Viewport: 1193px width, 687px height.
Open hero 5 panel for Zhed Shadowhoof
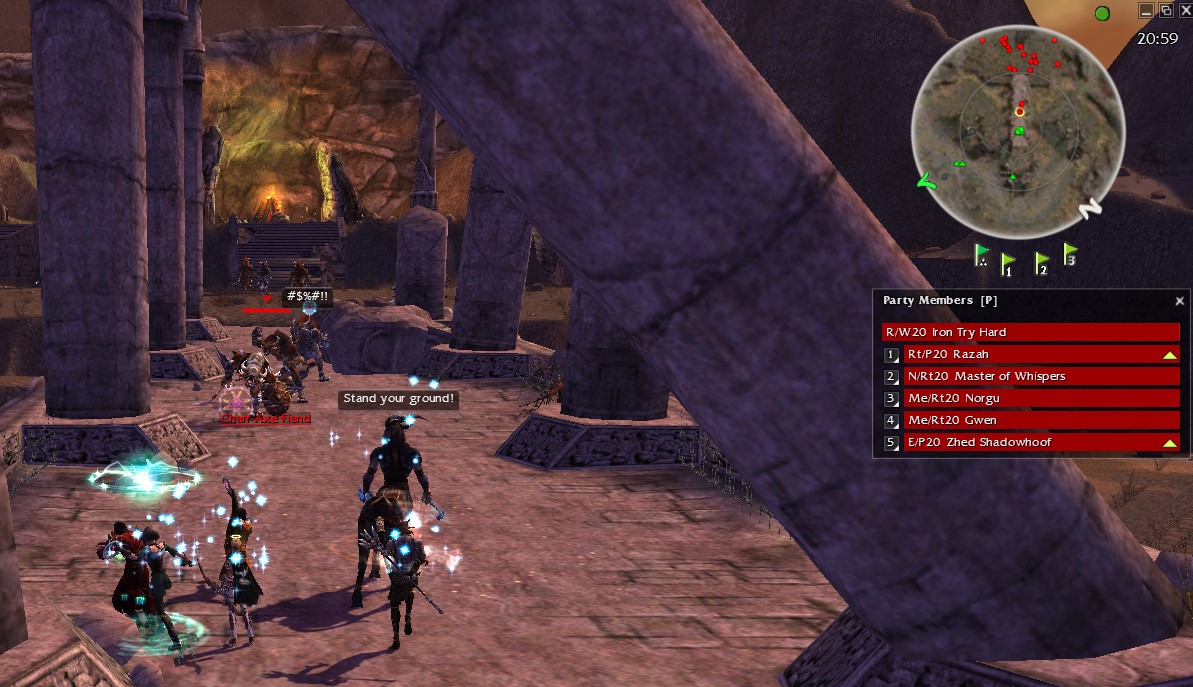coord(891,443)
